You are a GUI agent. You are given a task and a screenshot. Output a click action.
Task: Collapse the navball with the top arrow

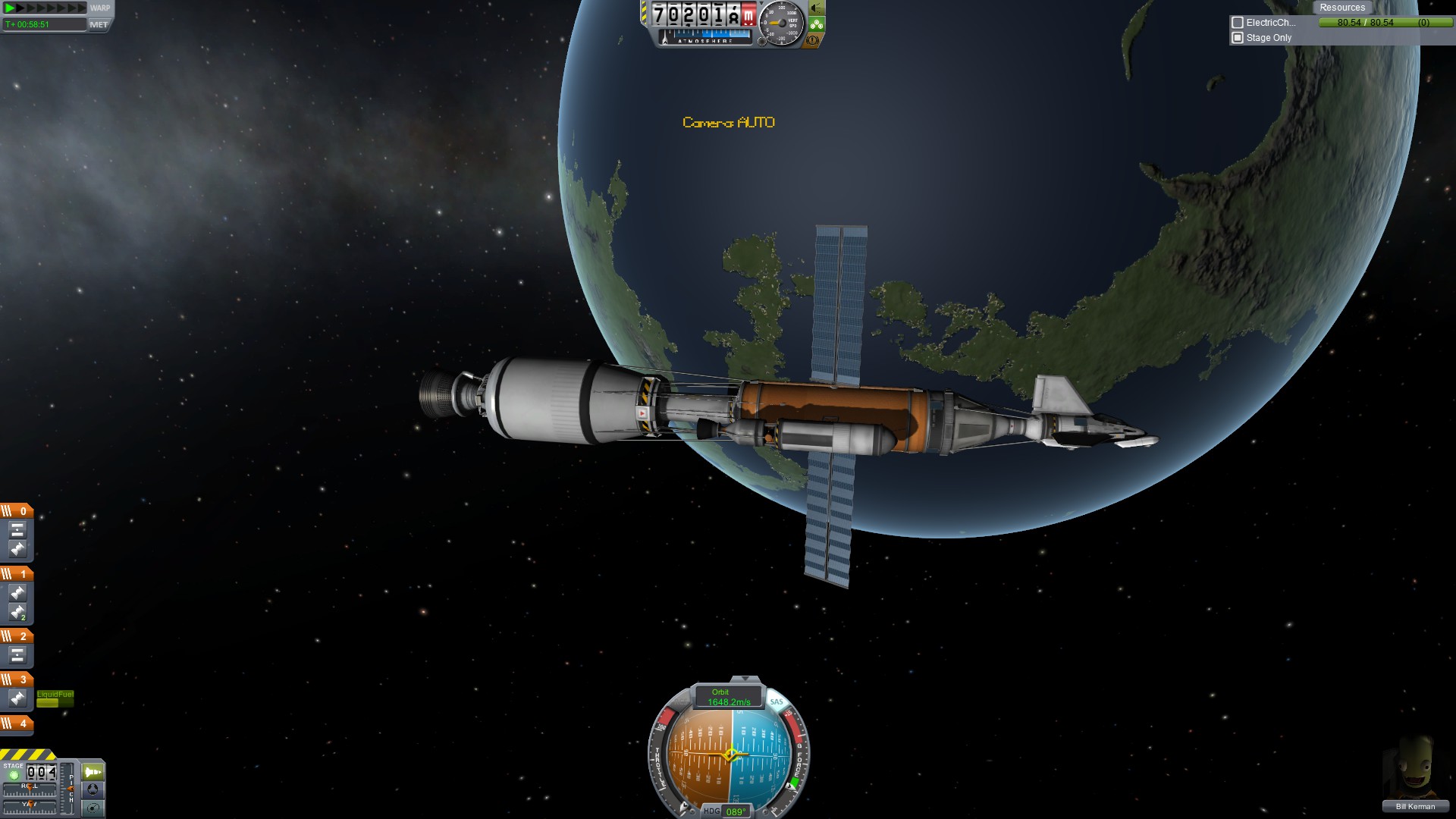[x=745, y=679]
